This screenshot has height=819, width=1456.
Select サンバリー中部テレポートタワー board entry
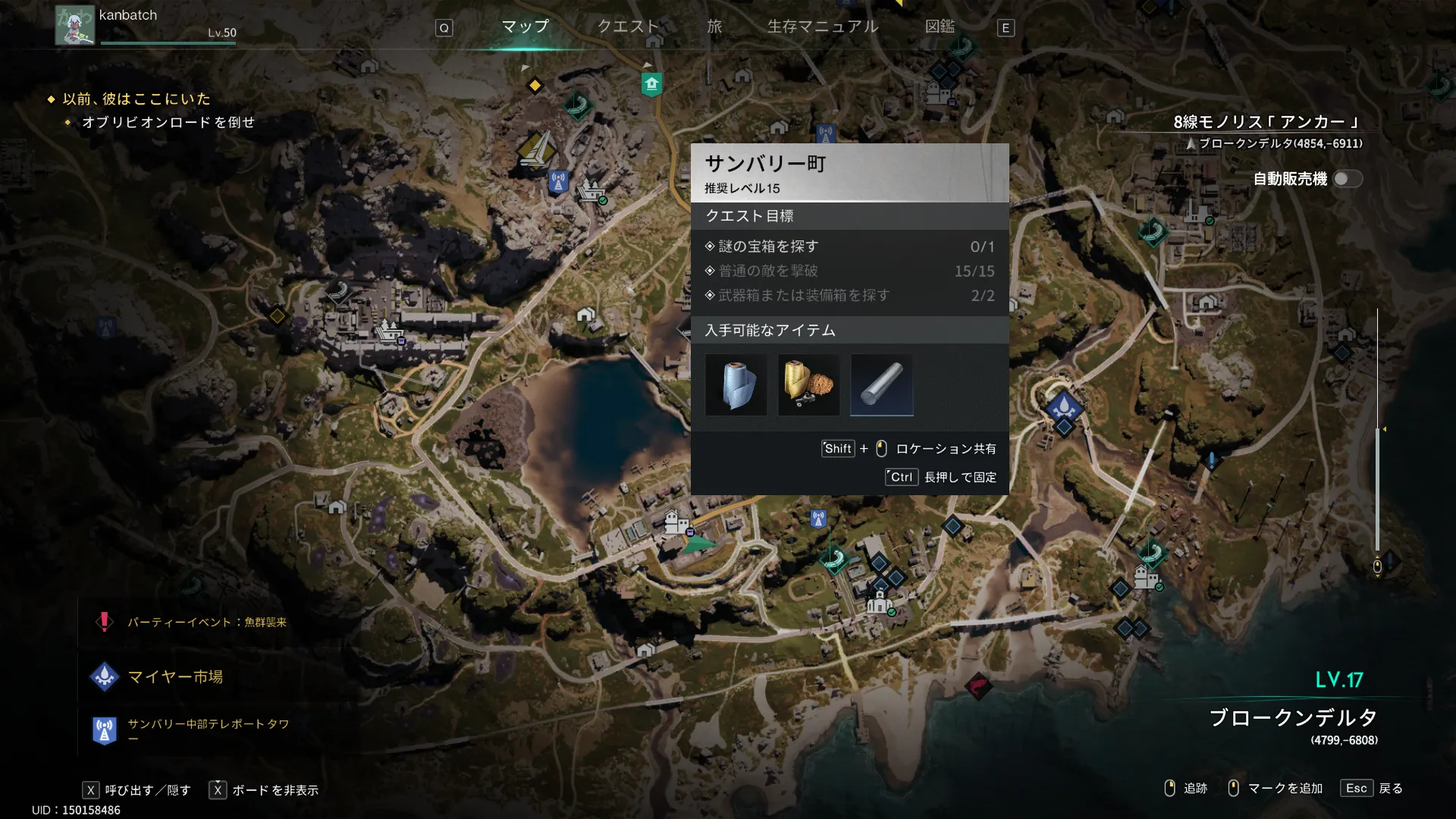tap(208, 725)
